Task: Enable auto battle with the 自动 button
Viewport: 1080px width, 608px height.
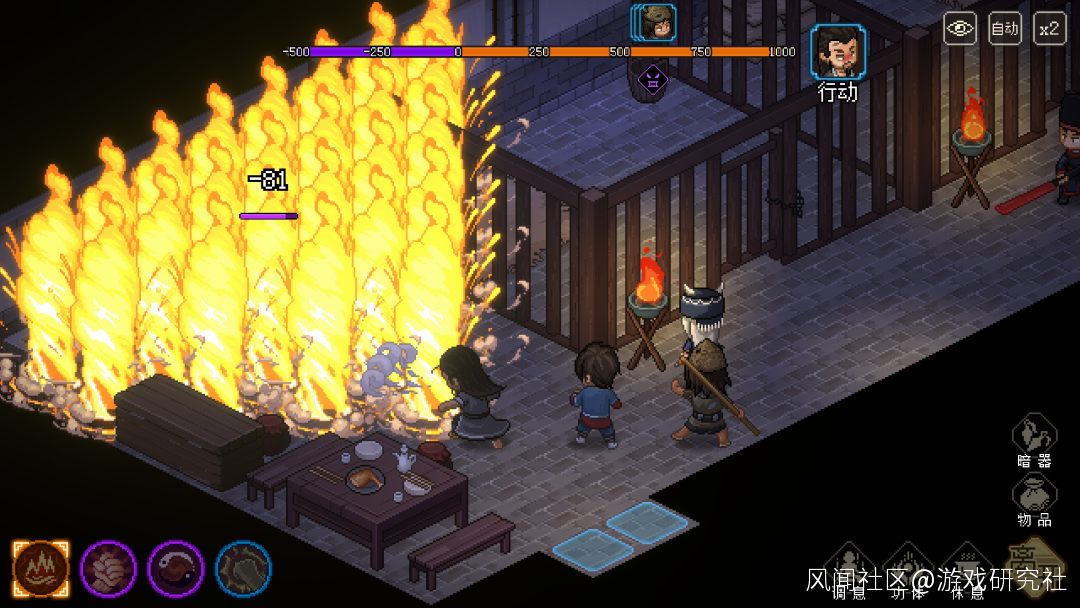Action: pyautogui.click(x=1004, y=28)
